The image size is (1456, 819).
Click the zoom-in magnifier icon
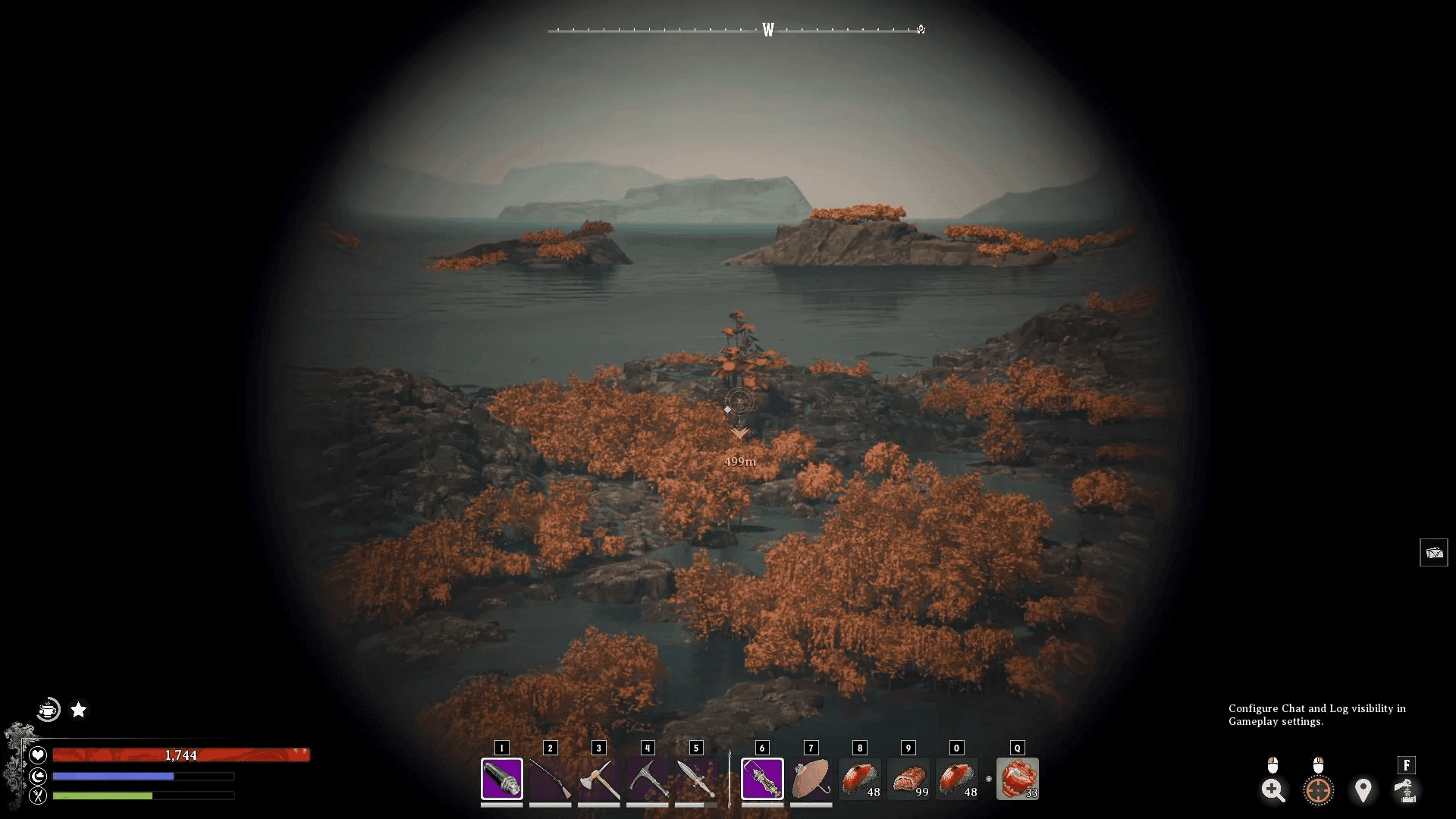(x=1273, y=790)
